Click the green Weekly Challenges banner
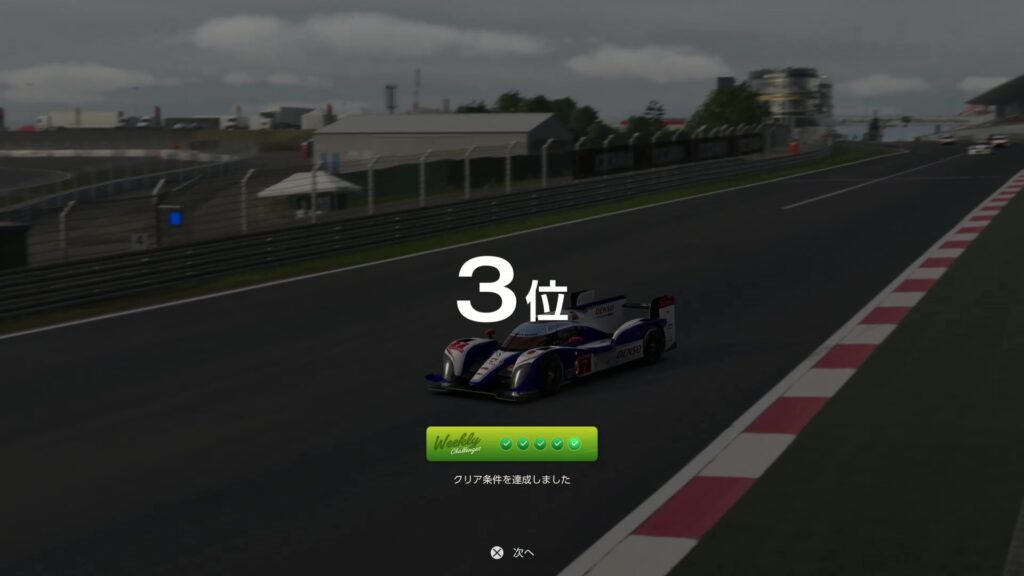1024x576 pixels. pos(511,444)
